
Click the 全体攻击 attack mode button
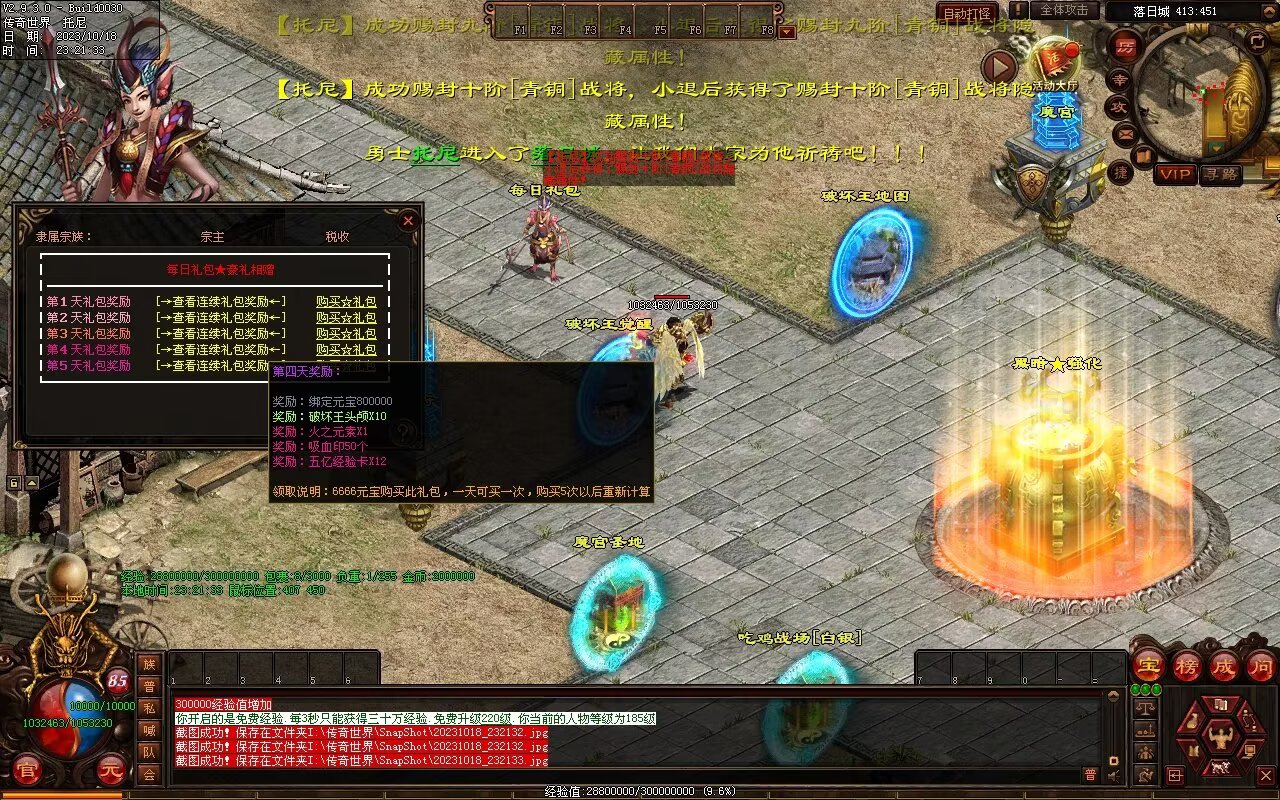pos(1064,10)
